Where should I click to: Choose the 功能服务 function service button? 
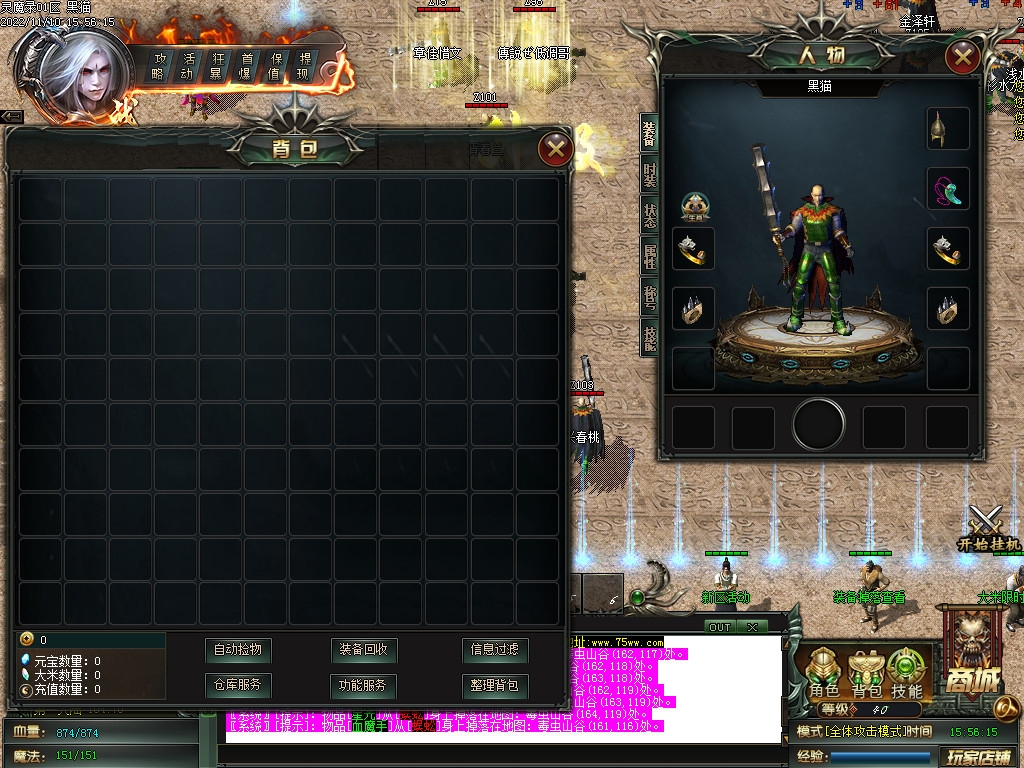point(364,686)
